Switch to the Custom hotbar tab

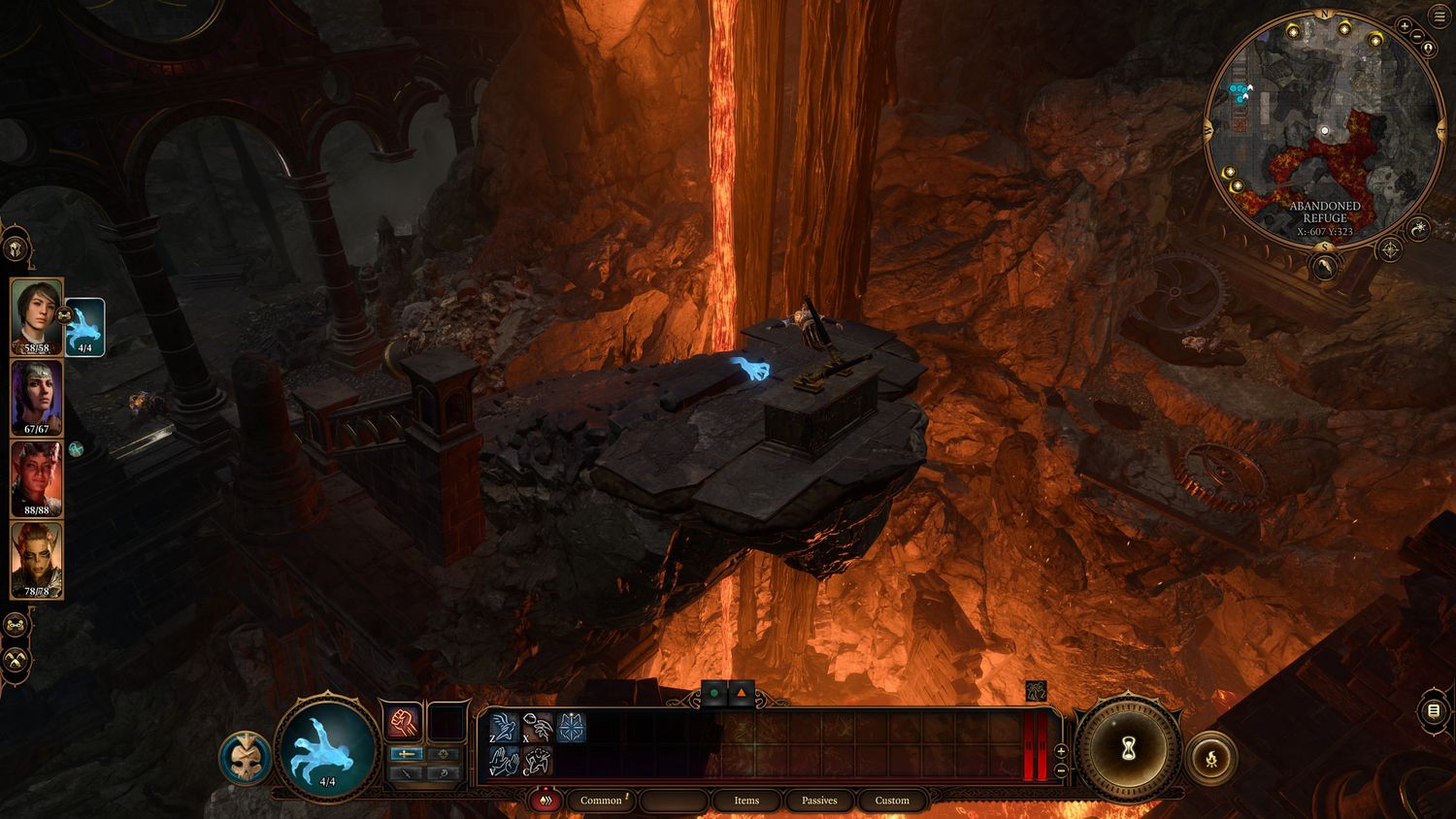(x=892, y=801)
